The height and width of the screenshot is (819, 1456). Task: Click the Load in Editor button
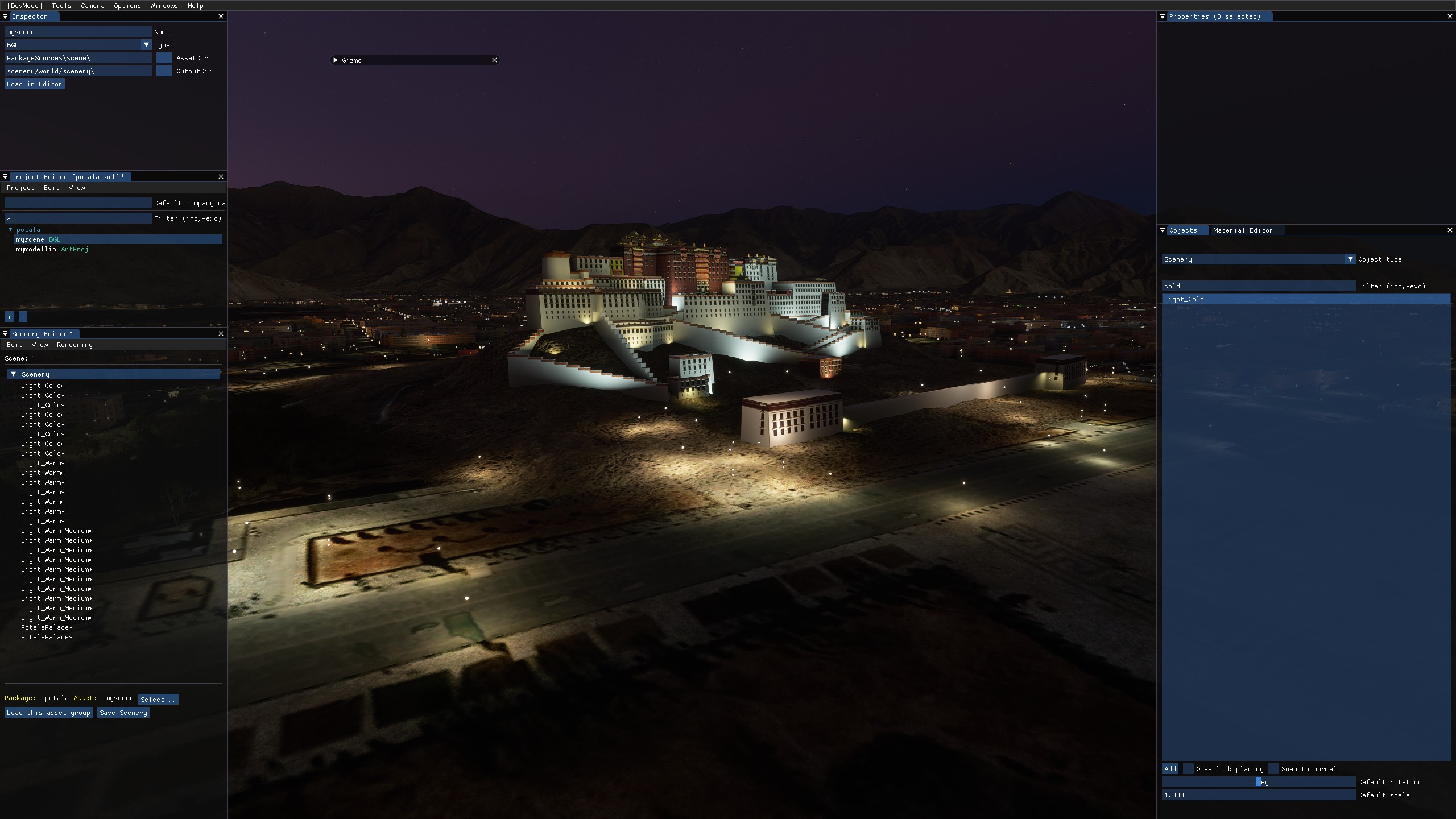click(34, 84)
